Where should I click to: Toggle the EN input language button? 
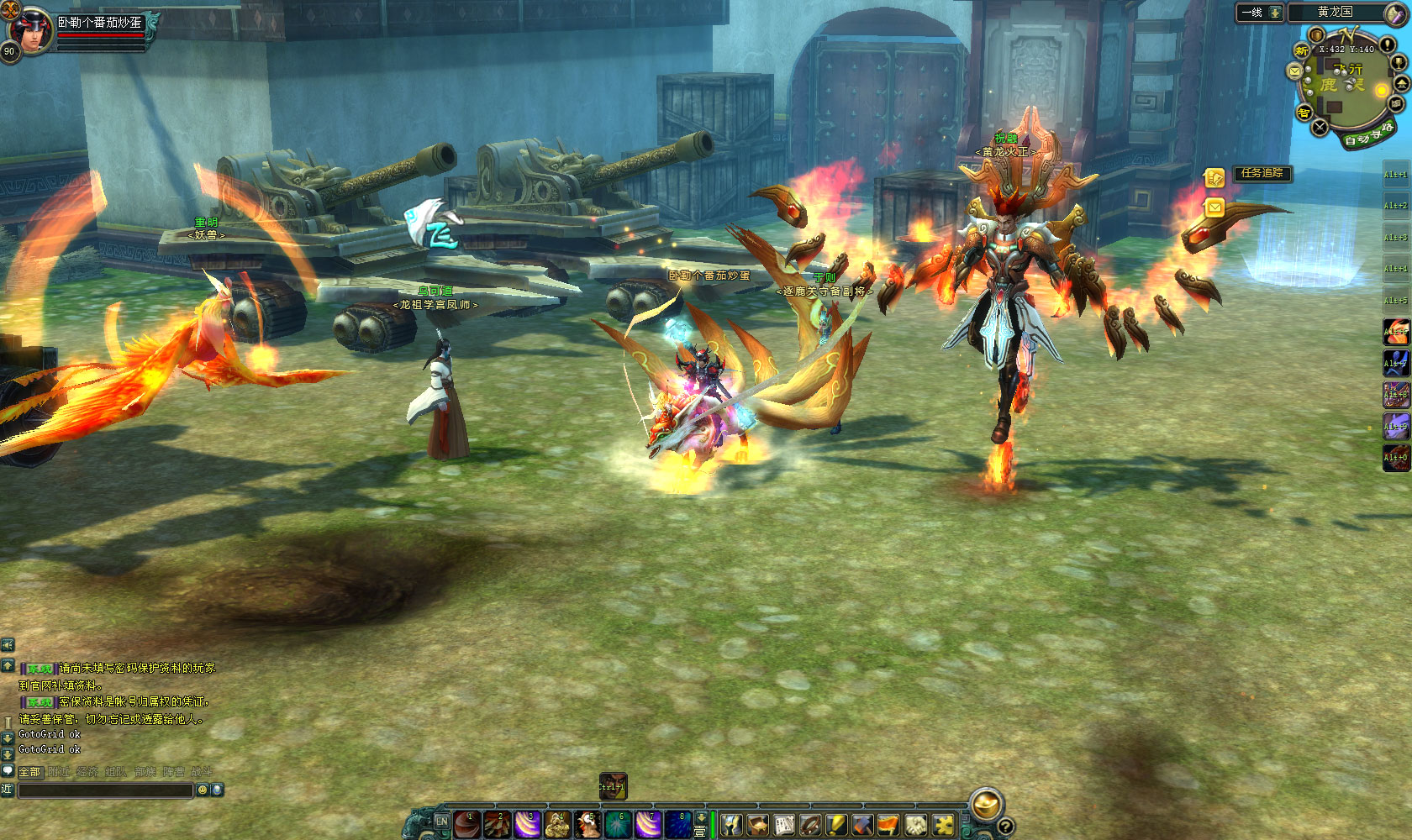pyautogui.click(x=442, y=822)
